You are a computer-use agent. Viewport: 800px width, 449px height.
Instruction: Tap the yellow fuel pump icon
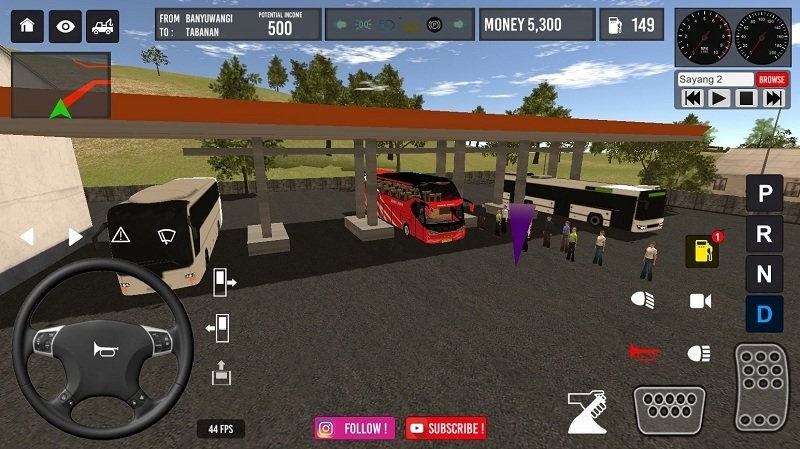click(701, 252)
